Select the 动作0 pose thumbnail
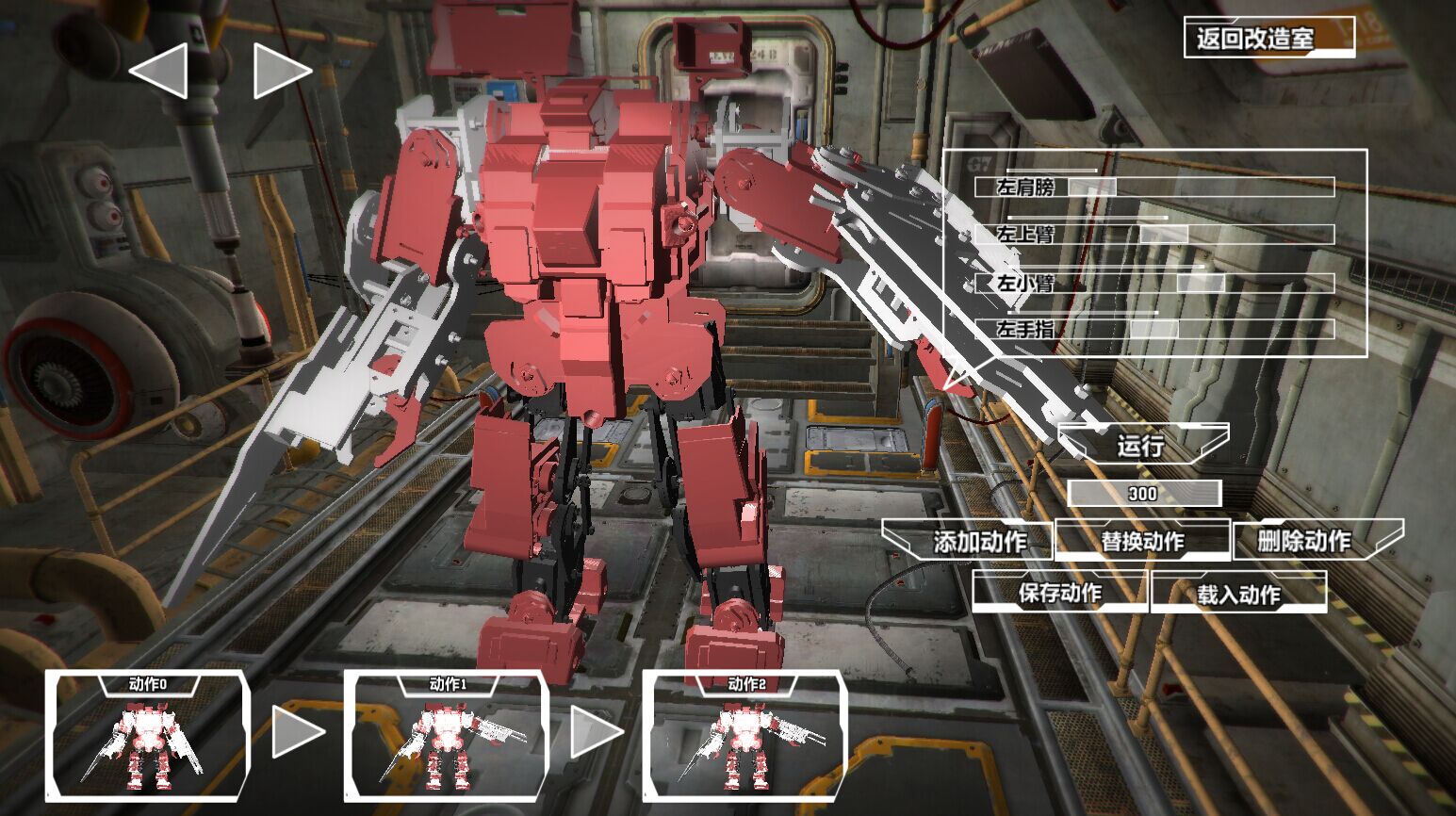 click(148, 736)
